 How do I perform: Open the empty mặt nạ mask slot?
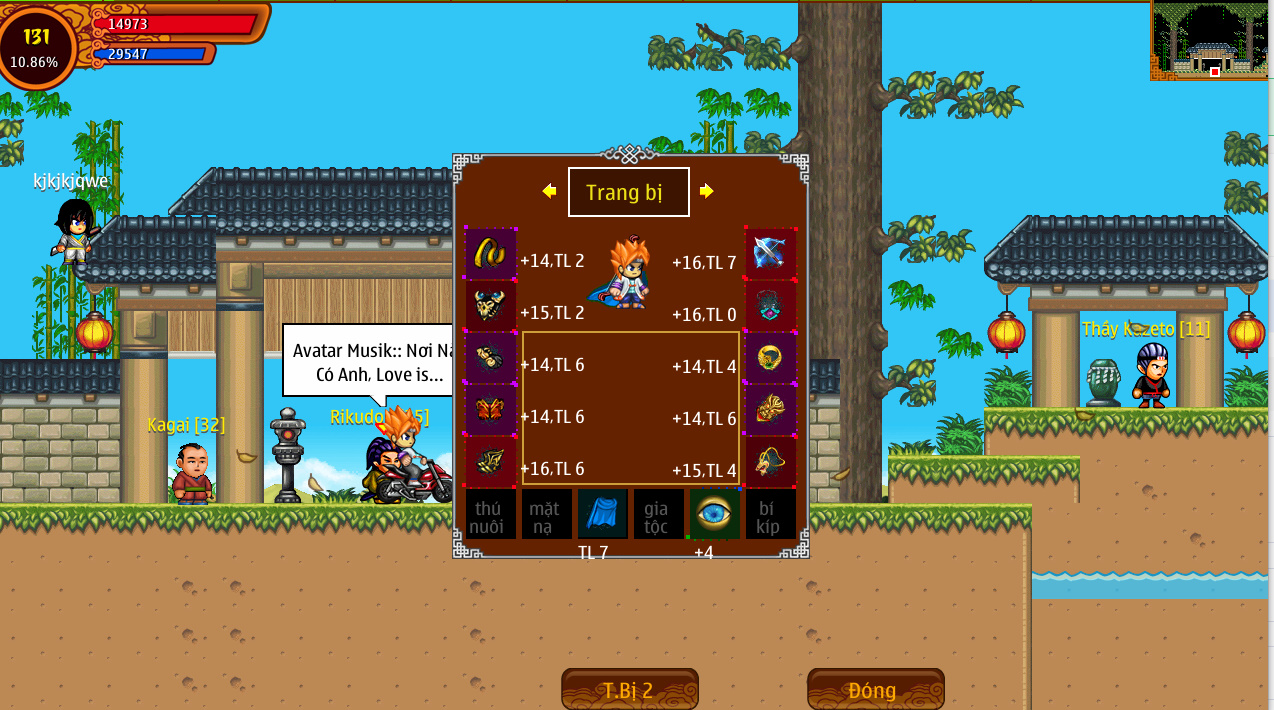click(x=546, y=514)
